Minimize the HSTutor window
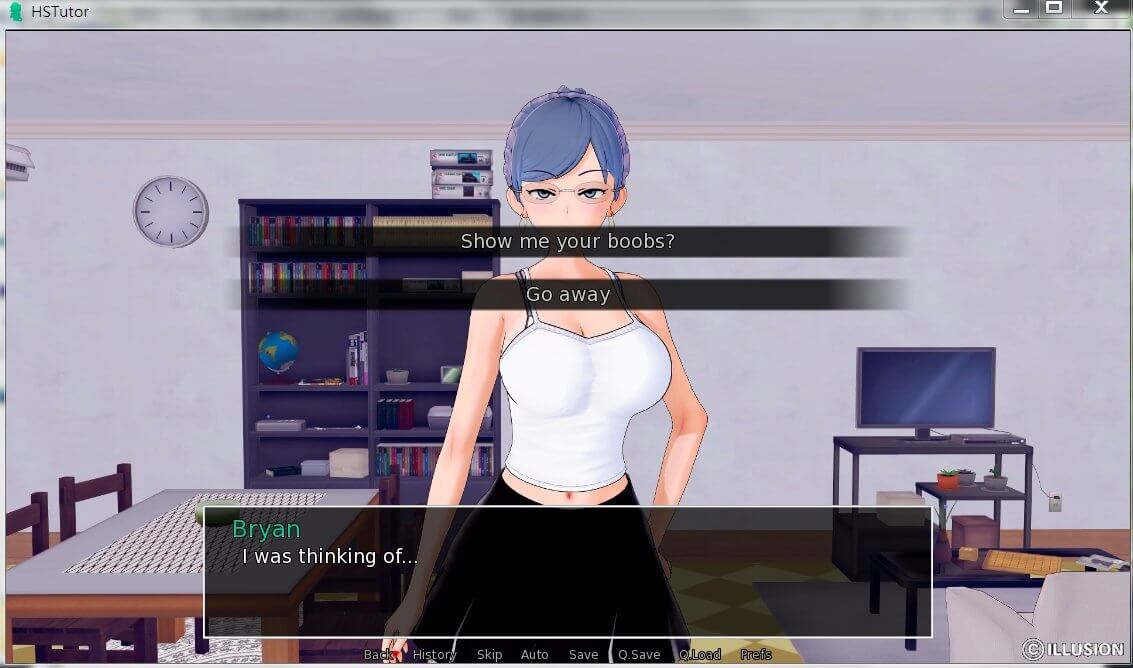 click(1021, 8)
